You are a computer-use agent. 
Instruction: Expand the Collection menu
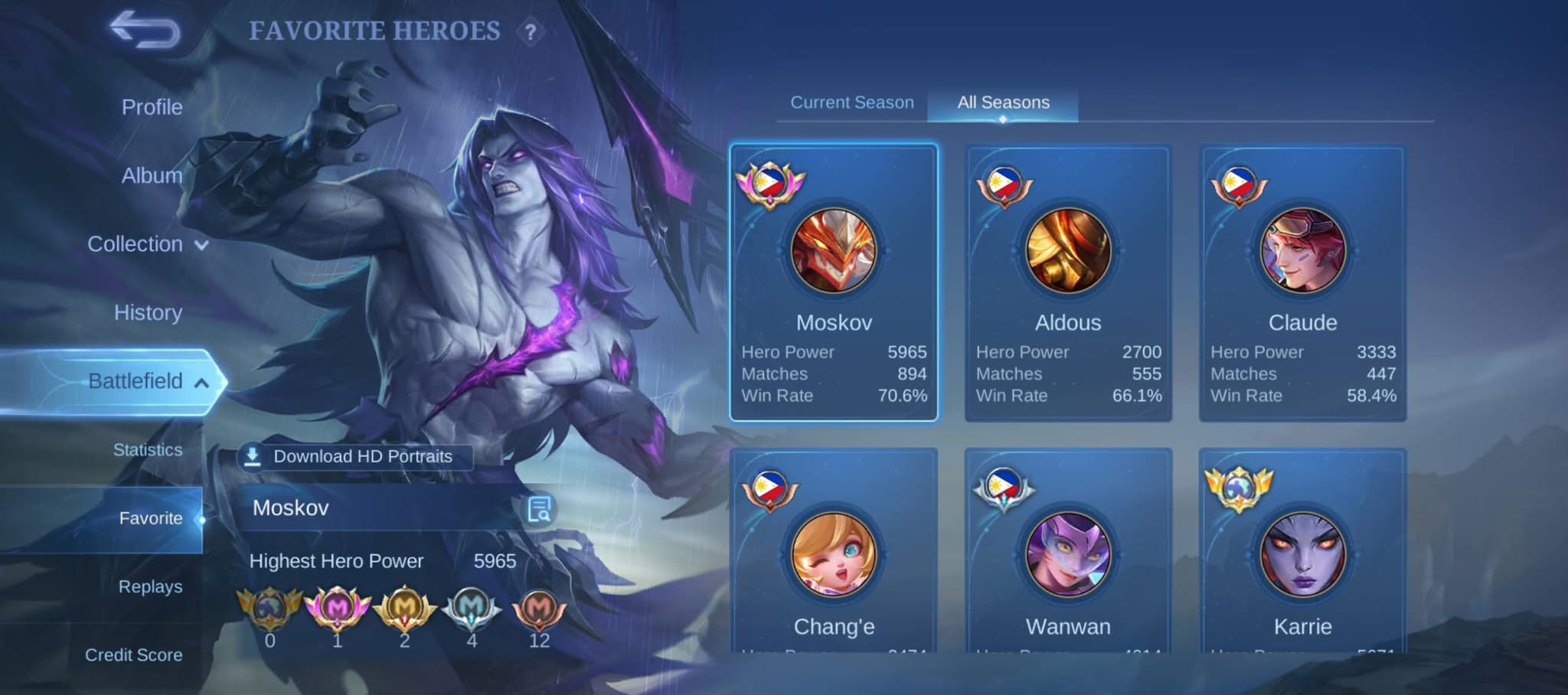pyautogui.click(x=147, y=244)
